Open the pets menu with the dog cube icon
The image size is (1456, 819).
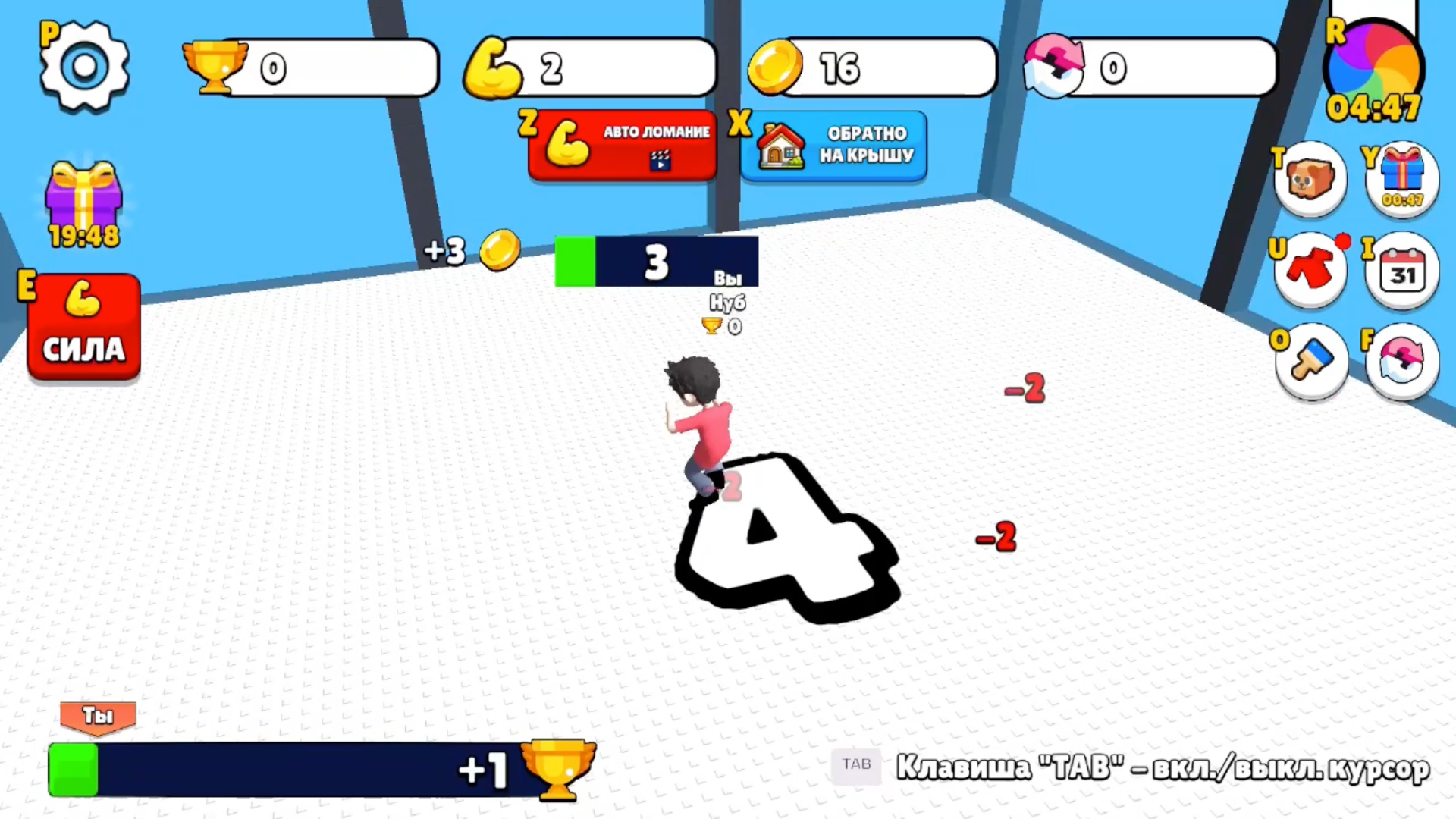pyautogui.click(x=1311, y=178)
